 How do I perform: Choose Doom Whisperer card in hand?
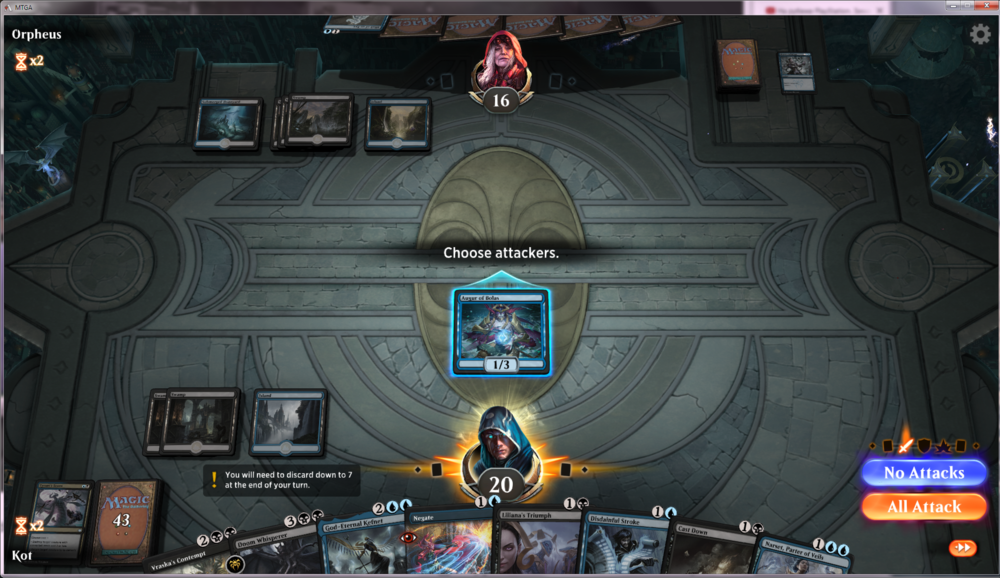pyautogui.click(x=278, y=550)
